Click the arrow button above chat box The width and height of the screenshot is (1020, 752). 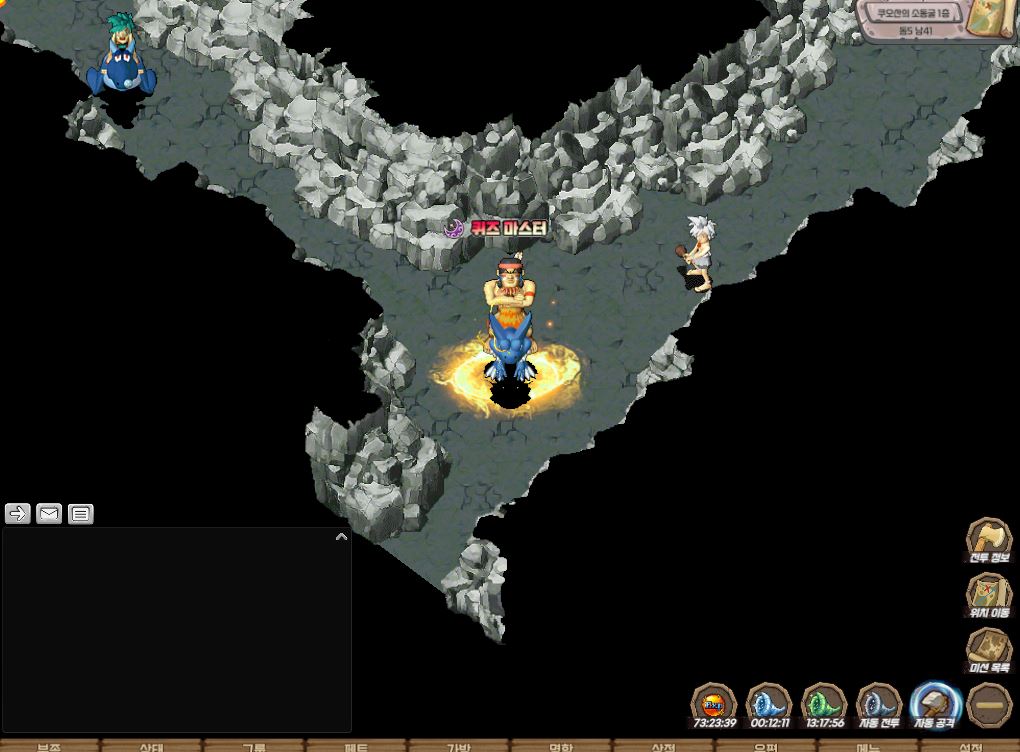pos(18,513)
